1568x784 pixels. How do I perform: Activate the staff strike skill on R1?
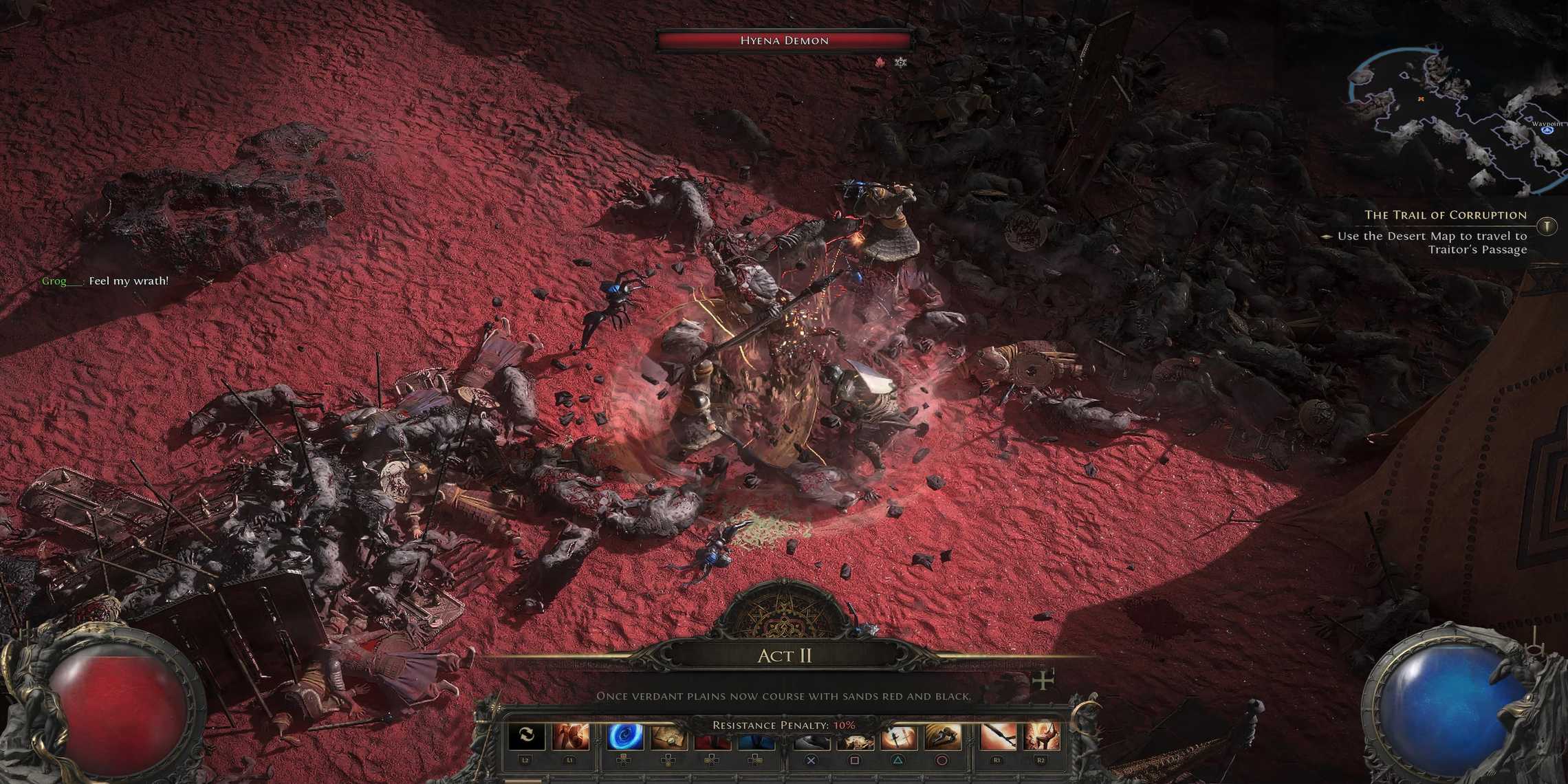pos(998,737)
